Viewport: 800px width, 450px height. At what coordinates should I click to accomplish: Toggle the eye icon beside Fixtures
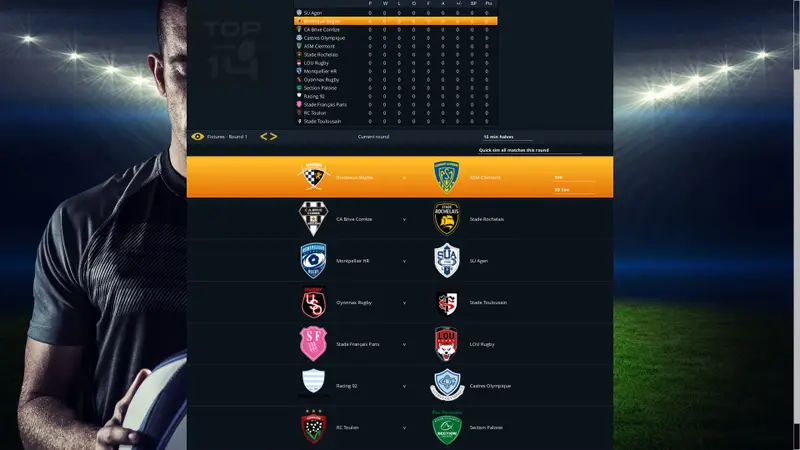point(198,136)
